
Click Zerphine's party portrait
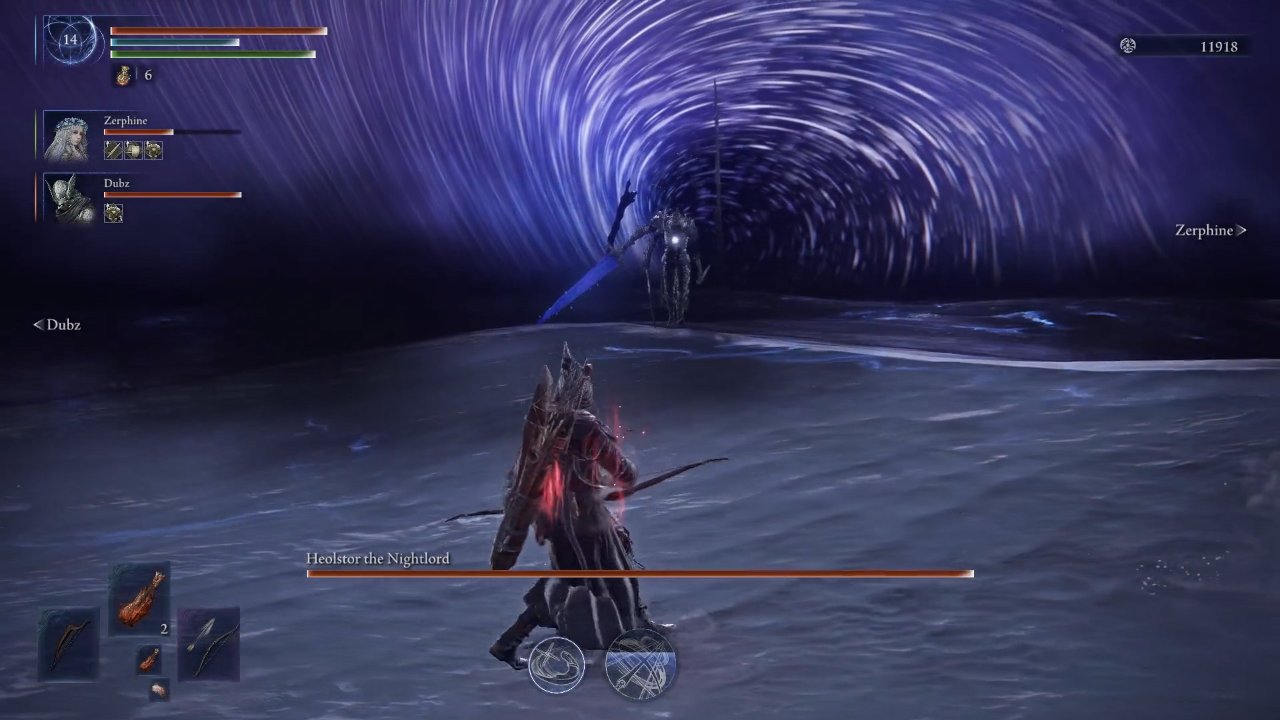72,137
